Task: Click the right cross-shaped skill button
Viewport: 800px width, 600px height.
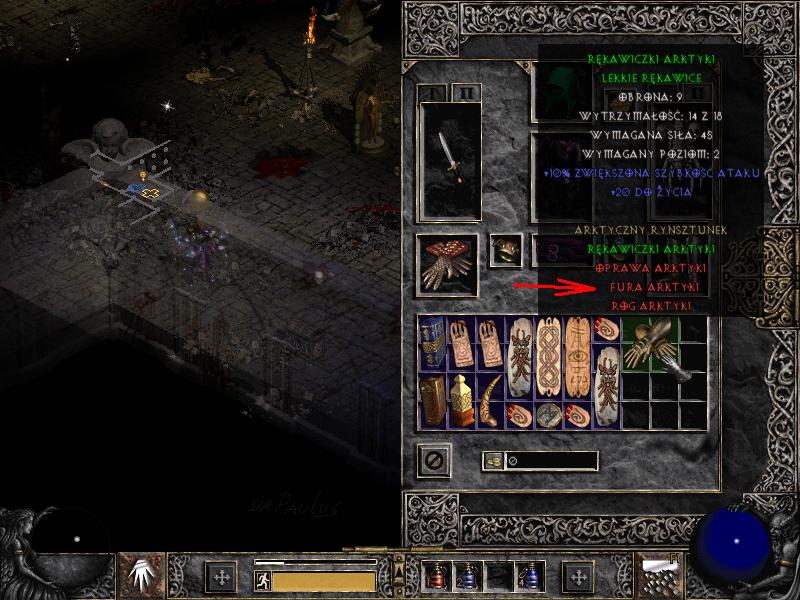Action: click(x=577, y=577)
